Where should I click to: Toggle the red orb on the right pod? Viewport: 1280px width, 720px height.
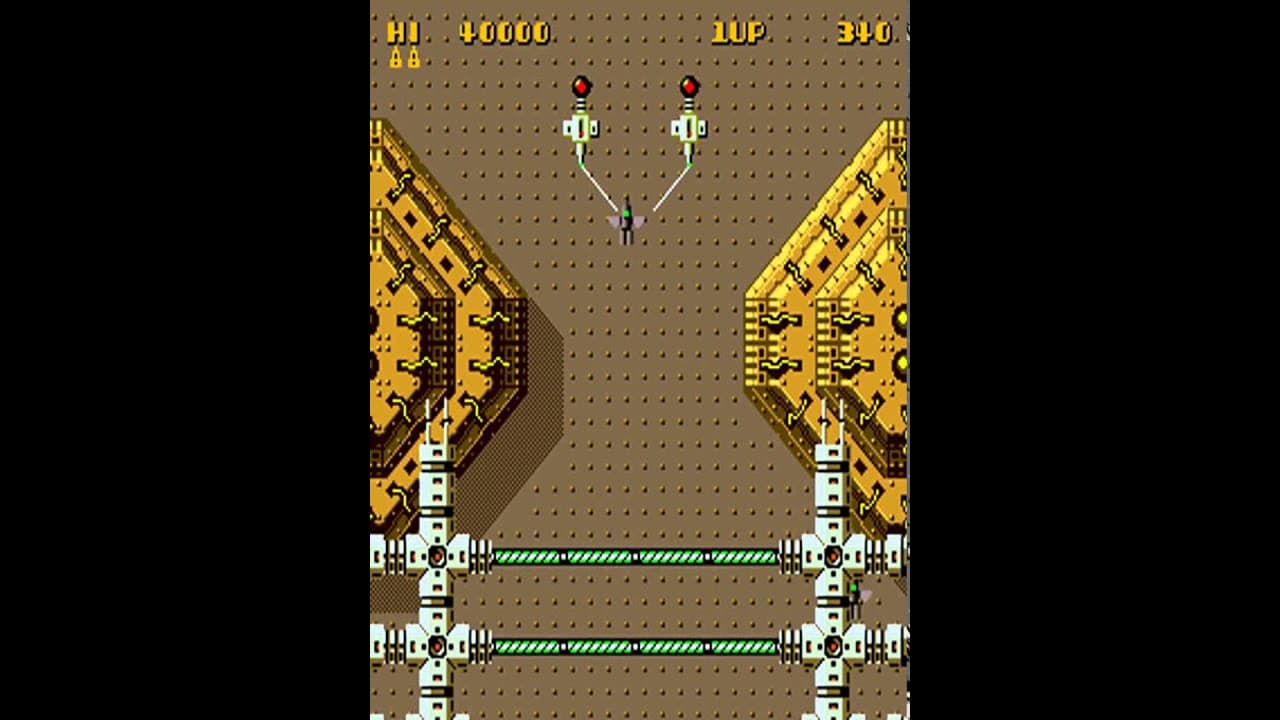[x=688, y=85]
